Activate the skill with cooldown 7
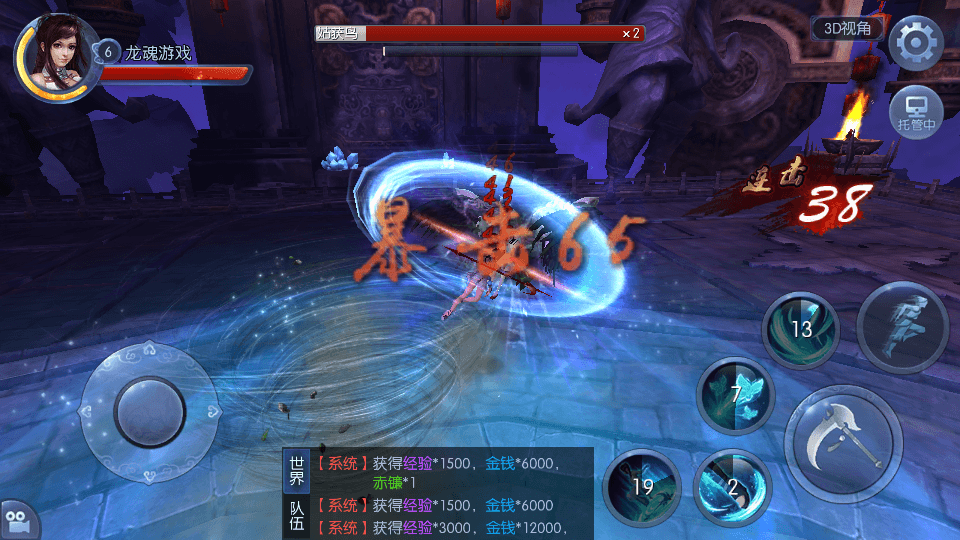The image size is (960, 540). pos(736,394)
